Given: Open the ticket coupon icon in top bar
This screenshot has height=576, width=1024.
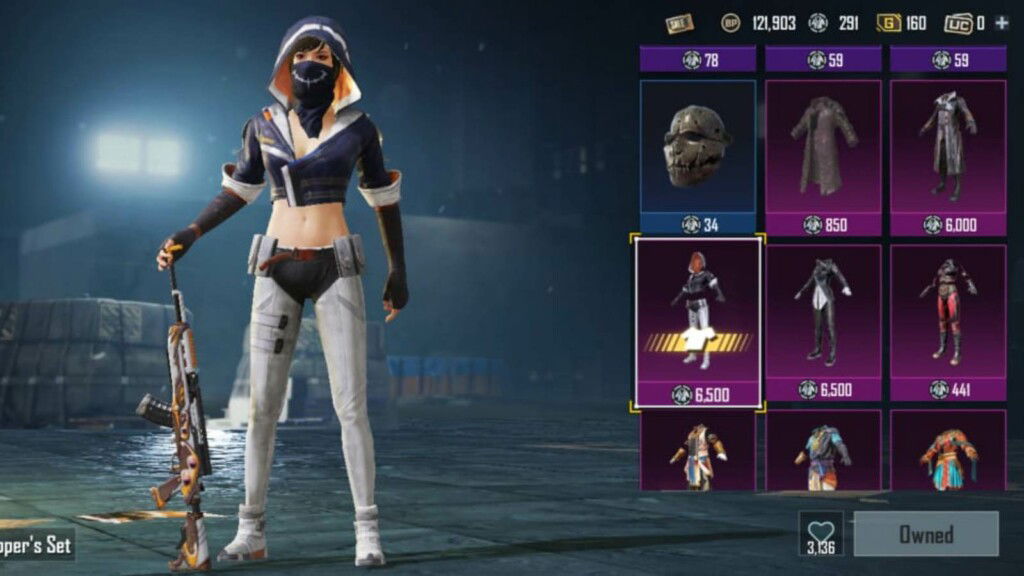Looking at the screenshot, I should click(x=680, y=23).
